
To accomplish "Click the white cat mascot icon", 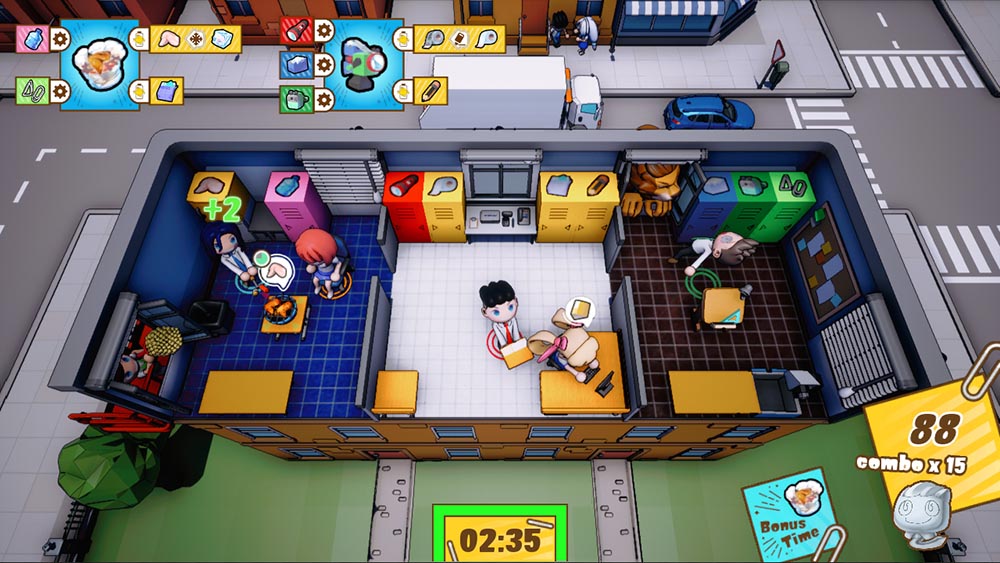I will tap(919, 511).
